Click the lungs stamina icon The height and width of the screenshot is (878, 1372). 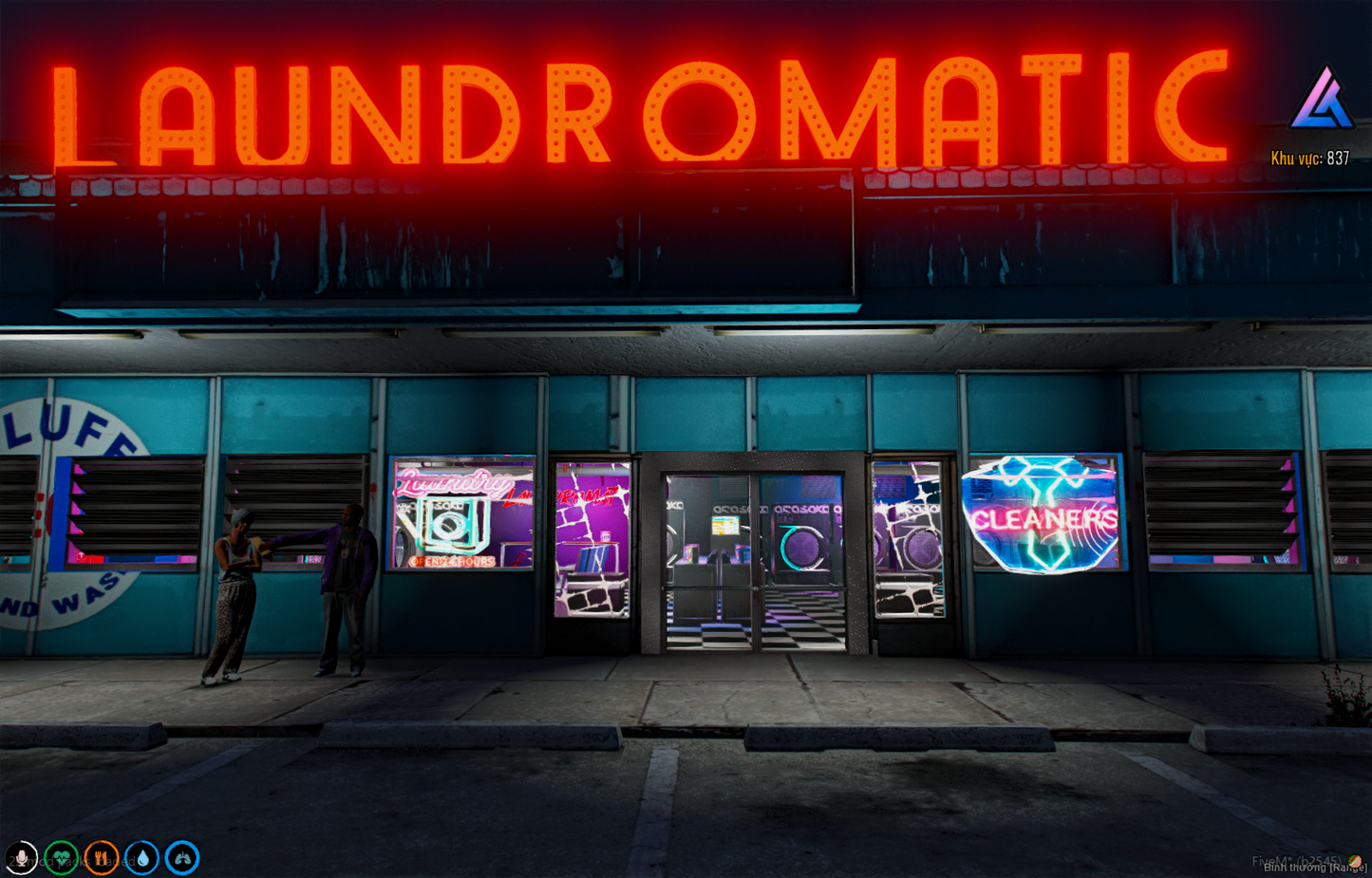pos(182,857)
